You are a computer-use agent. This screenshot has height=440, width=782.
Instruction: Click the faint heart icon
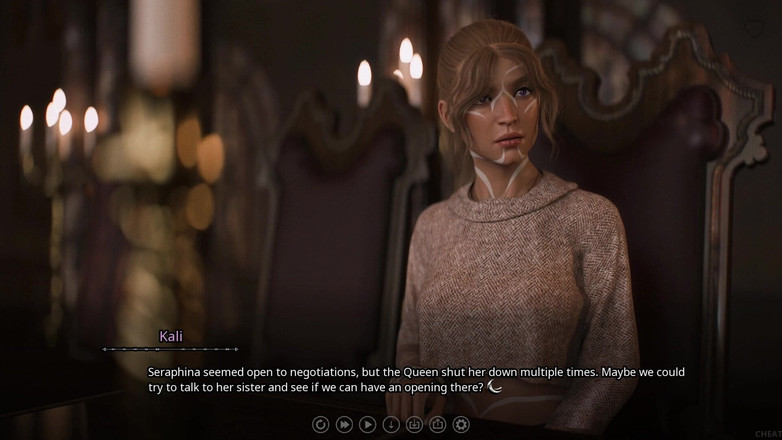coord(754,29)
